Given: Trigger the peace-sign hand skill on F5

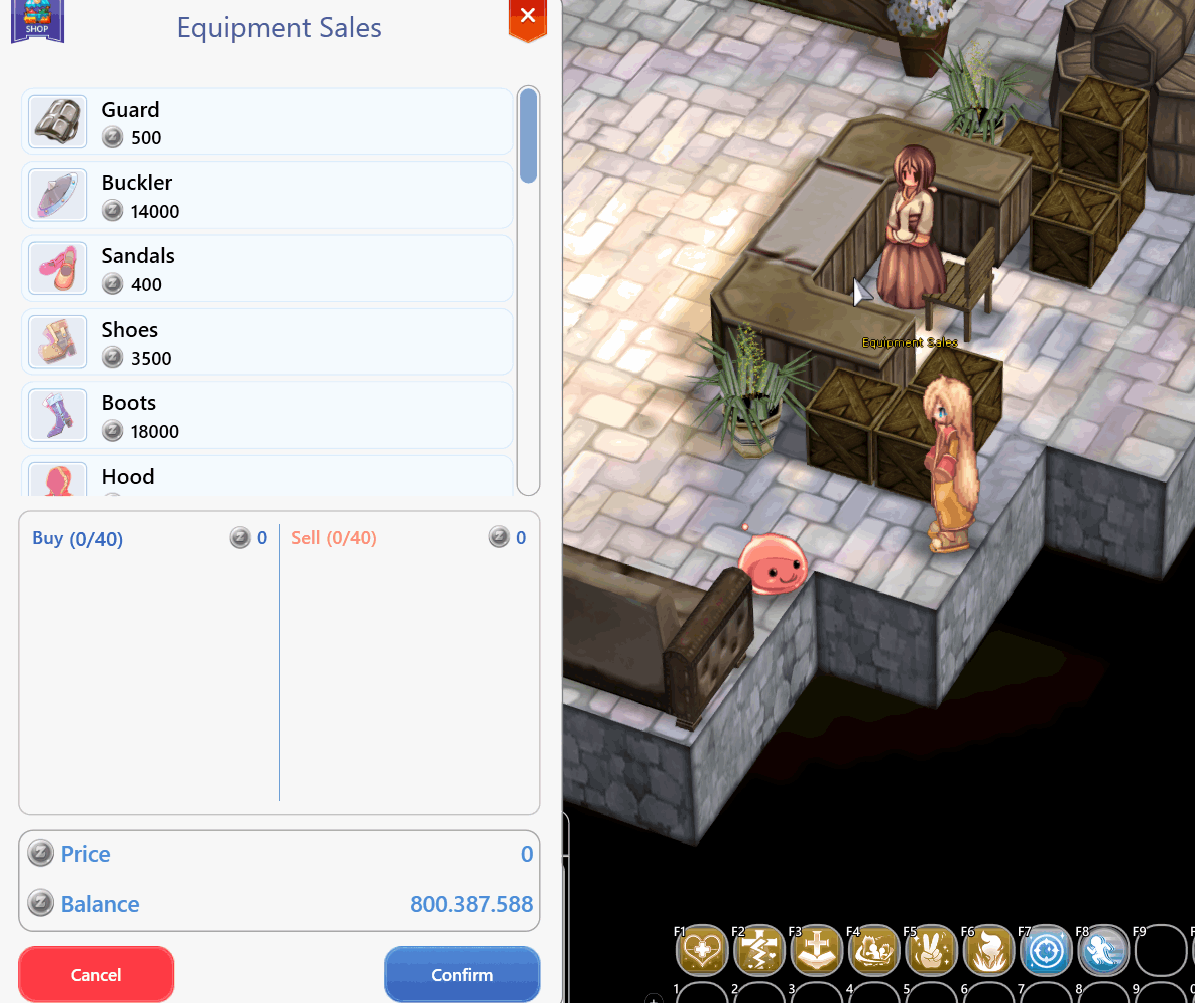Looking at the screenshot, I should tap(932, 950).
